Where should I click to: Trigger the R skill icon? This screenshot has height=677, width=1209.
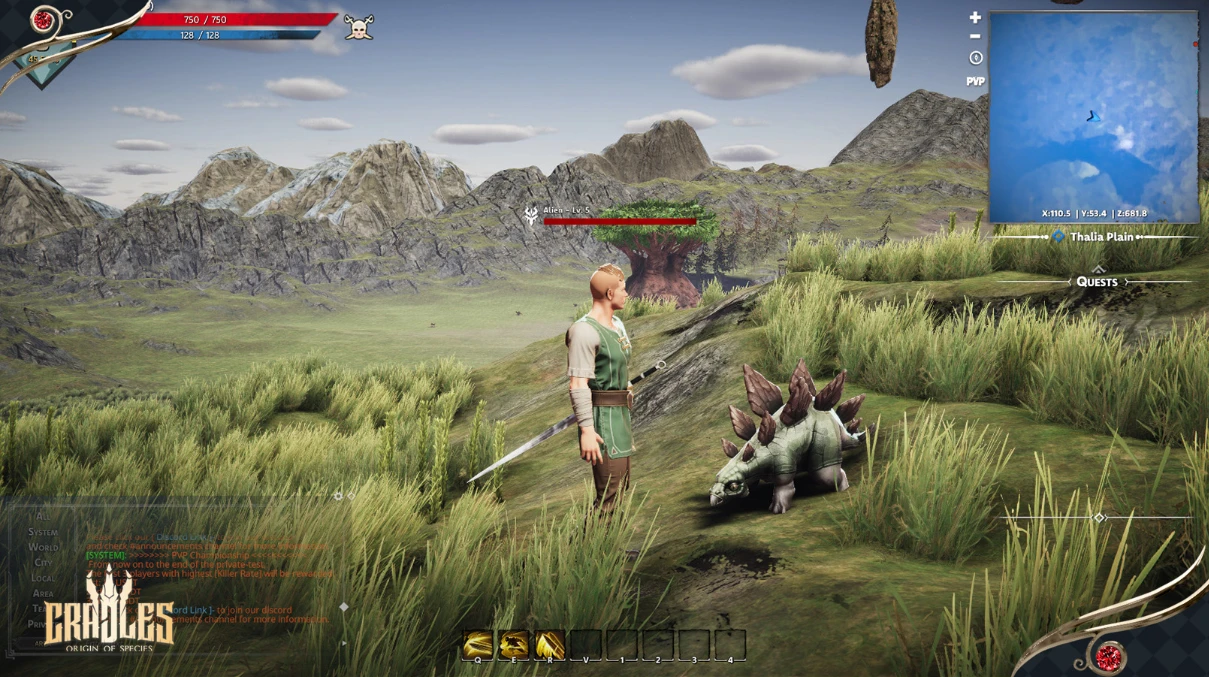coord(549,644)
